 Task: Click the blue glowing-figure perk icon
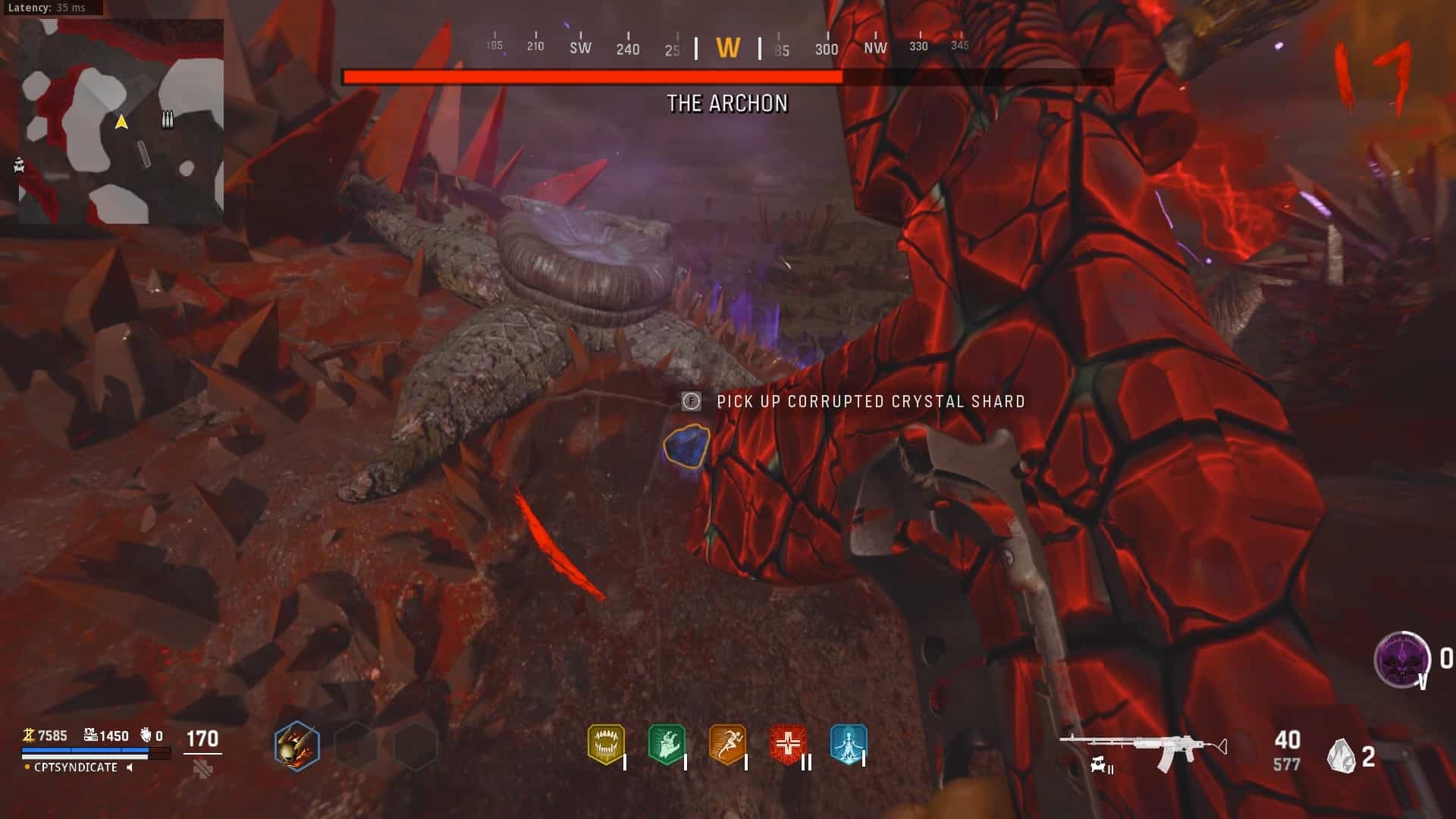(x=848, y=744)
